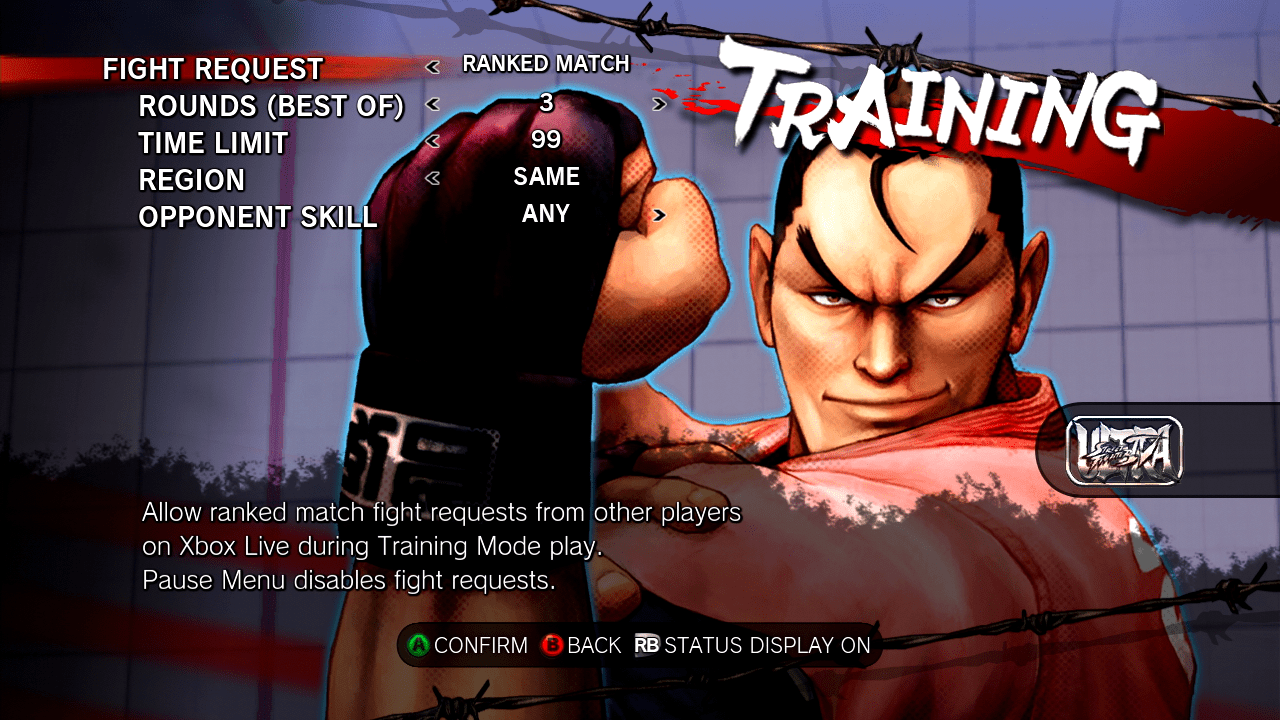Decrease rounds with the left arrow
1280x720 pixels.
coord(432,103)
